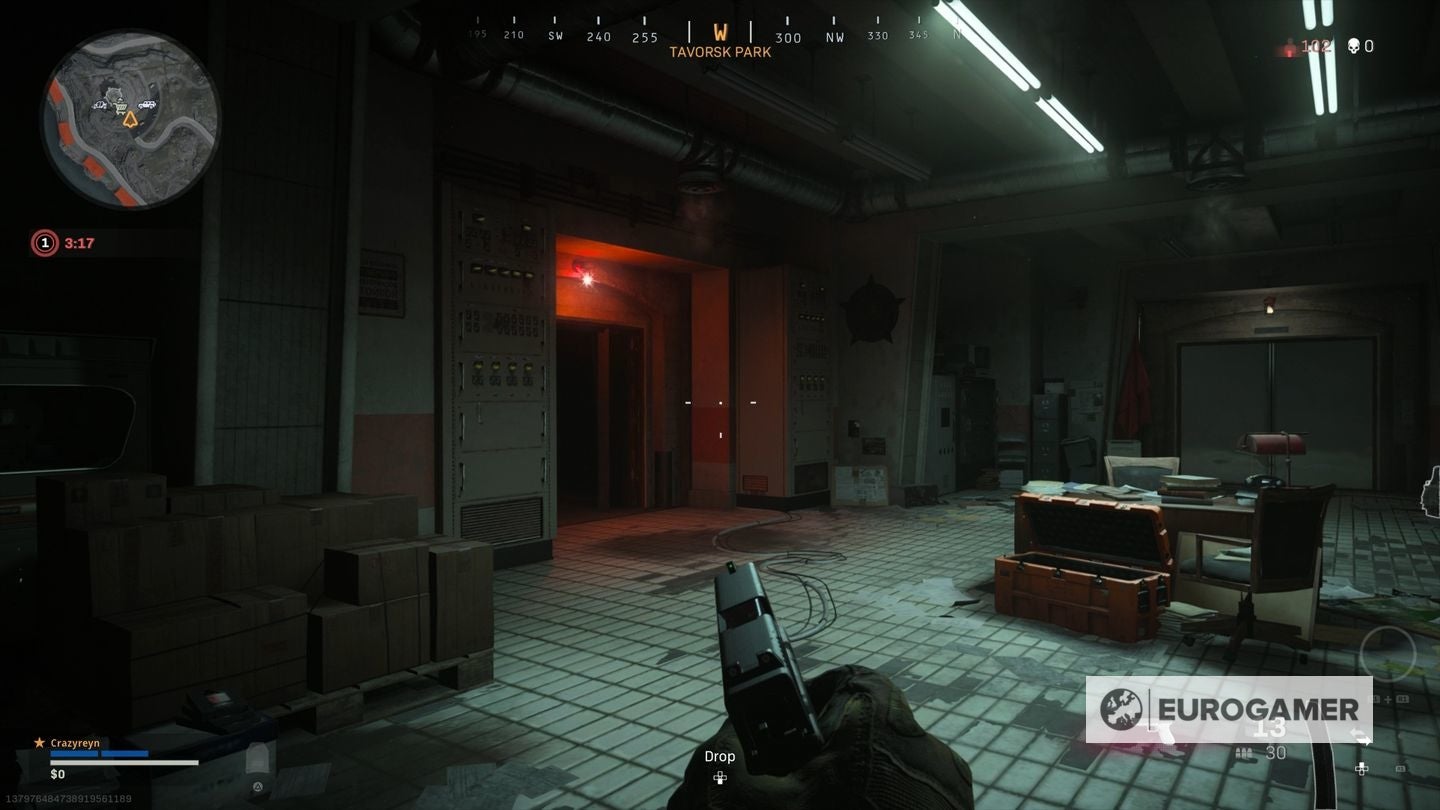This screenshot has height=810, width=1440.
Task: Select the player count icon in red
Action: (1290, 44)
